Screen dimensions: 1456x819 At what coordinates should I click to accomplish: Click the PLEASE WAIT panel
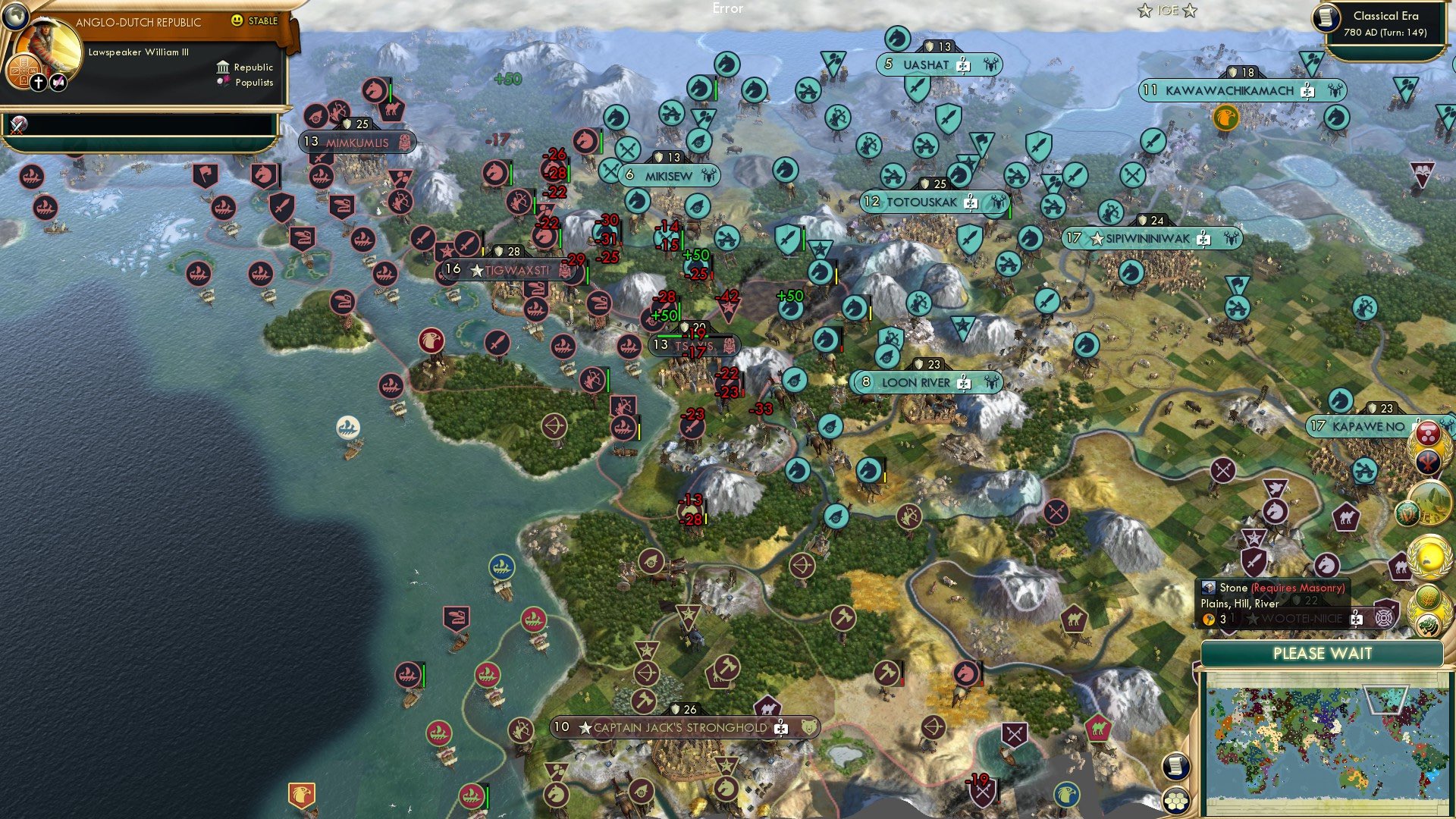click(1323, 654)
